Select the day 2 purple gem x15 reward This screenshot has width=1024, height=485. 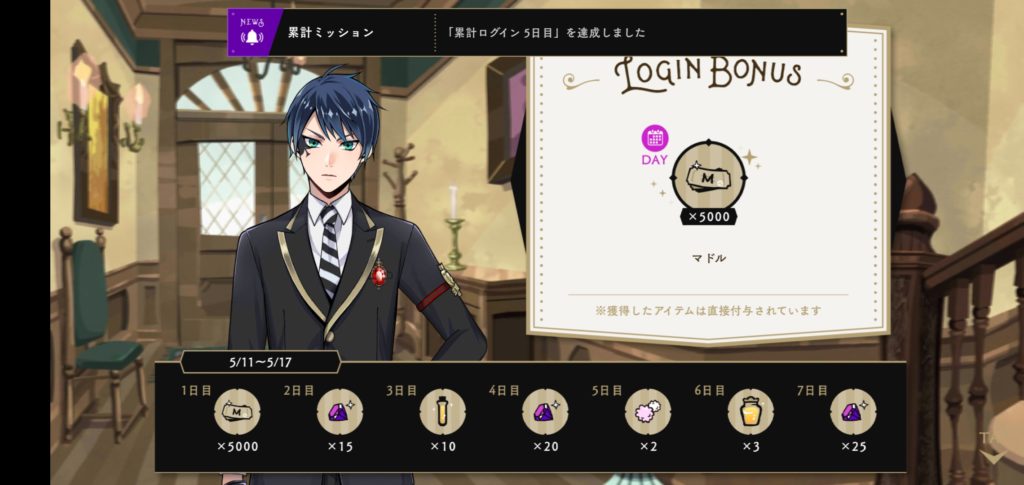(x=340, y=411)
